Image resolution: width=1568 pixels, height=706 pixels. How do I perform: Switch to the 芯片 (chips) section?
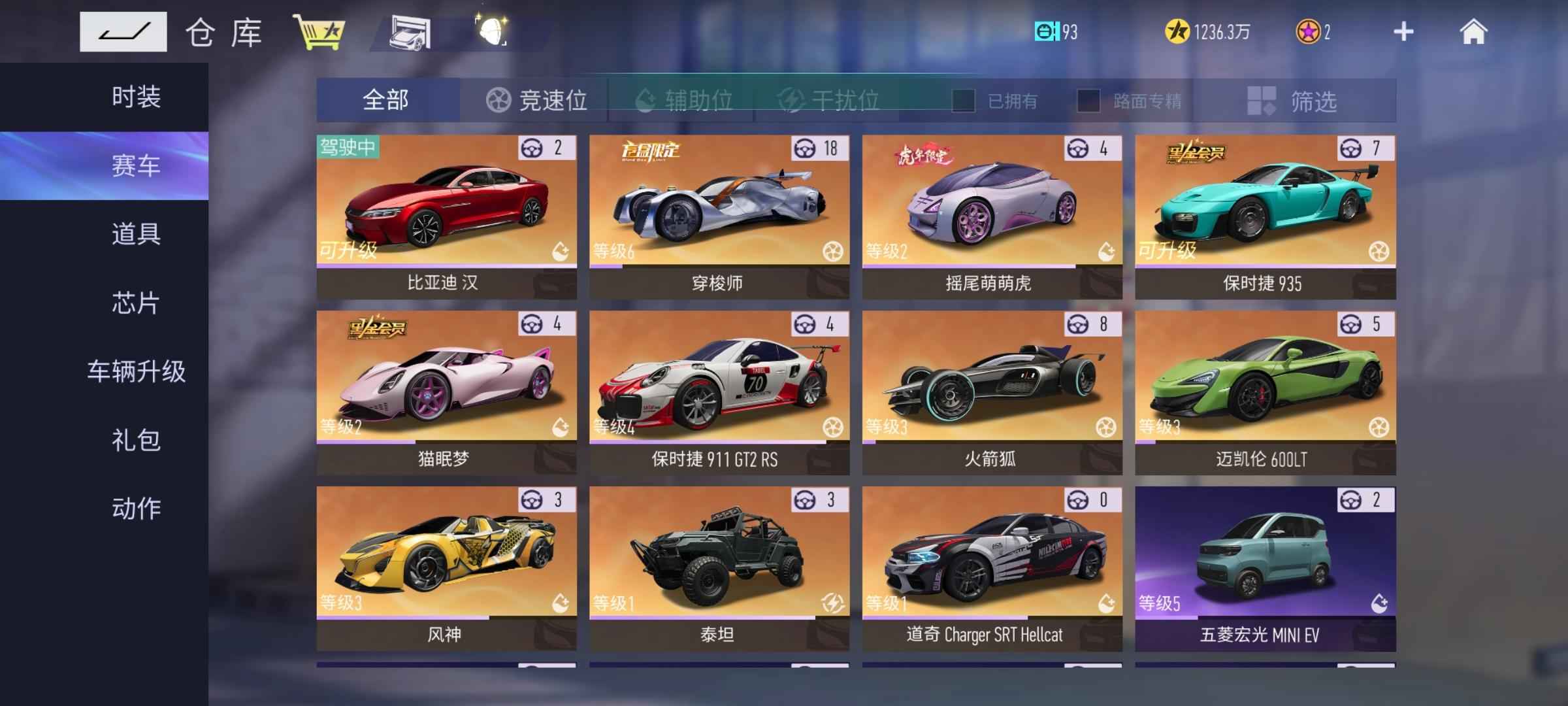[136, 303]
